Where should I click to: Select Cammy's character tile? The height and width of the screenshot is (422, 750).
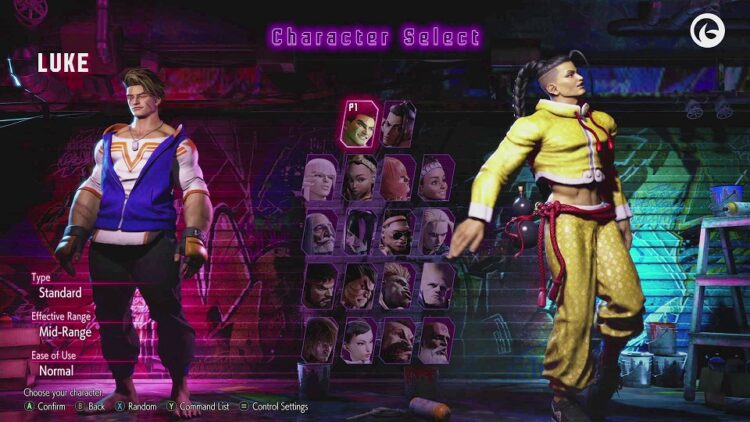(x=437, y=231)
